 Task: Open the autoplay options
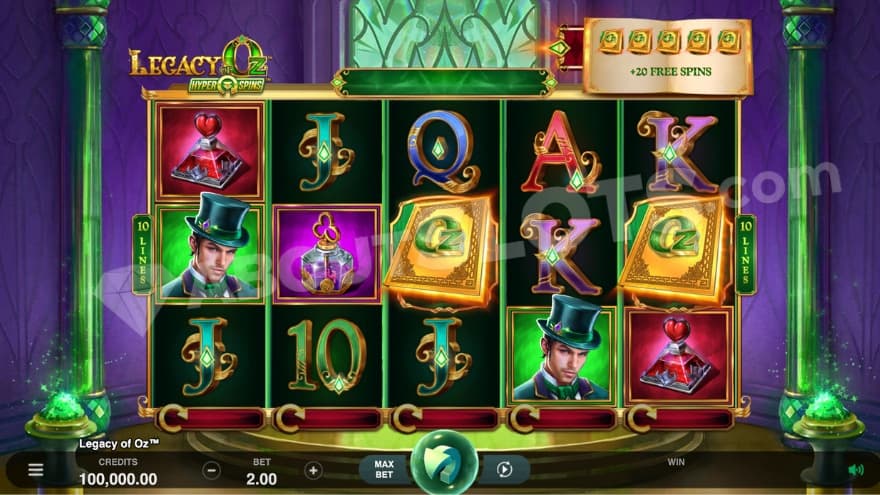click(x=505, y=469)
